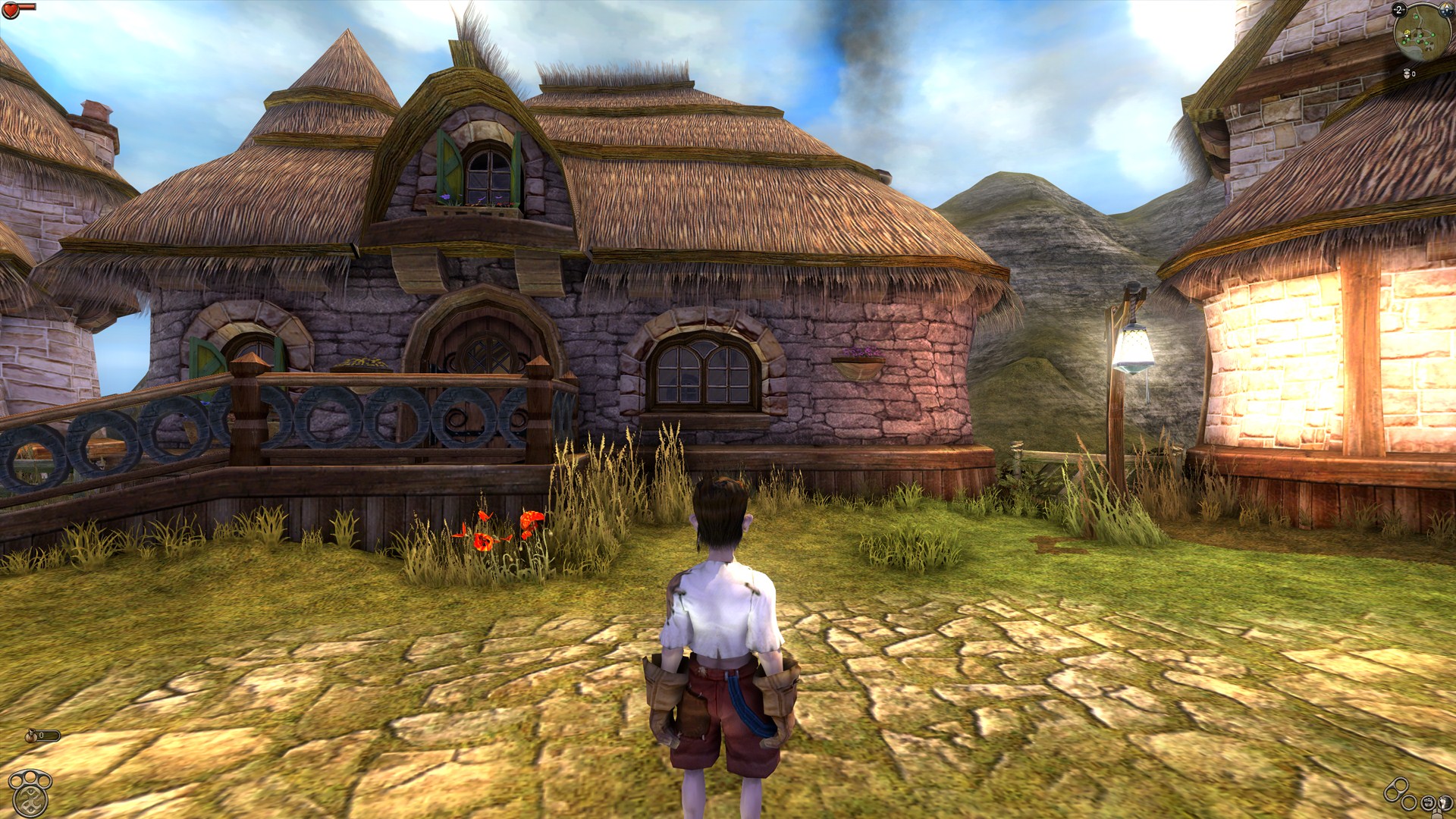Click the red health bar

[27, 8]
